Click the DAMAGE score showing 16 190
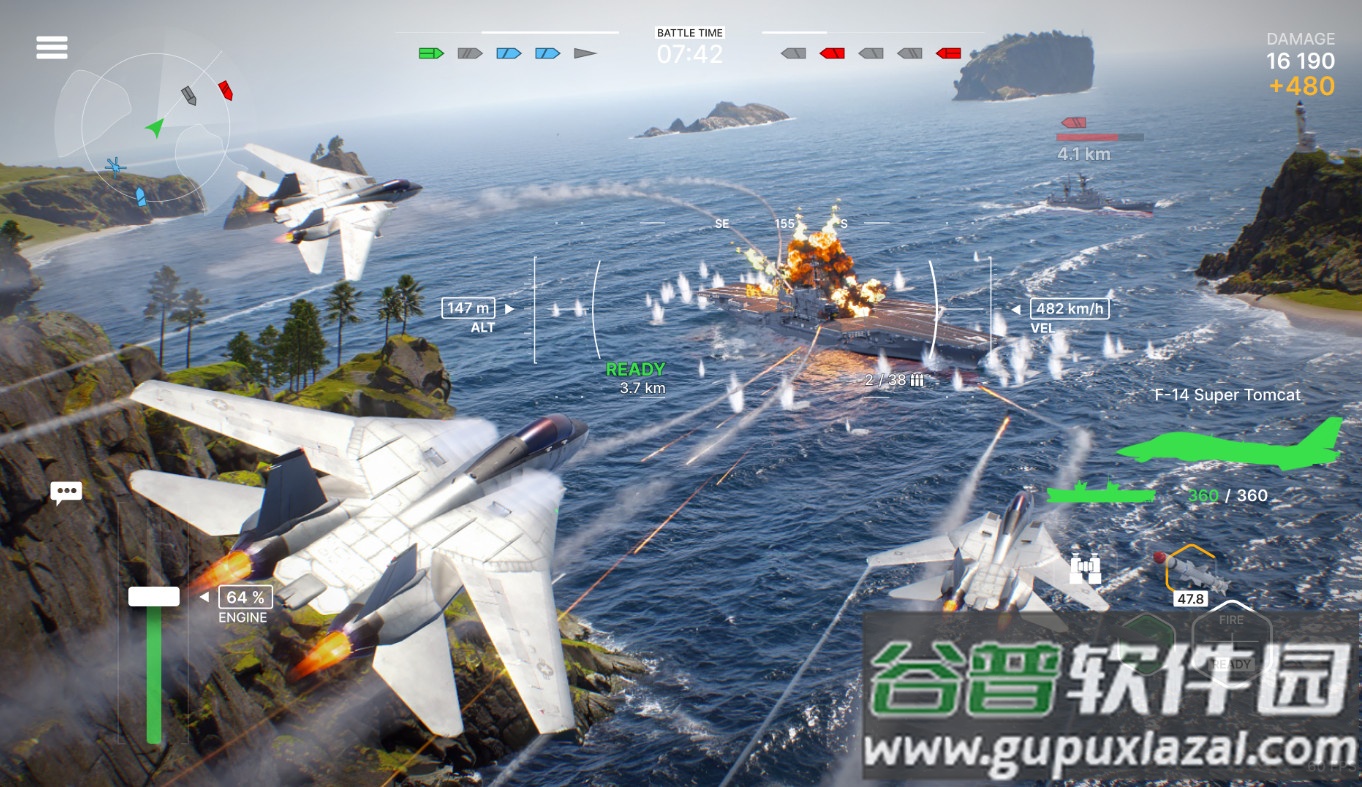This screenshot has height=787, width=1362. coord(1301,61)
